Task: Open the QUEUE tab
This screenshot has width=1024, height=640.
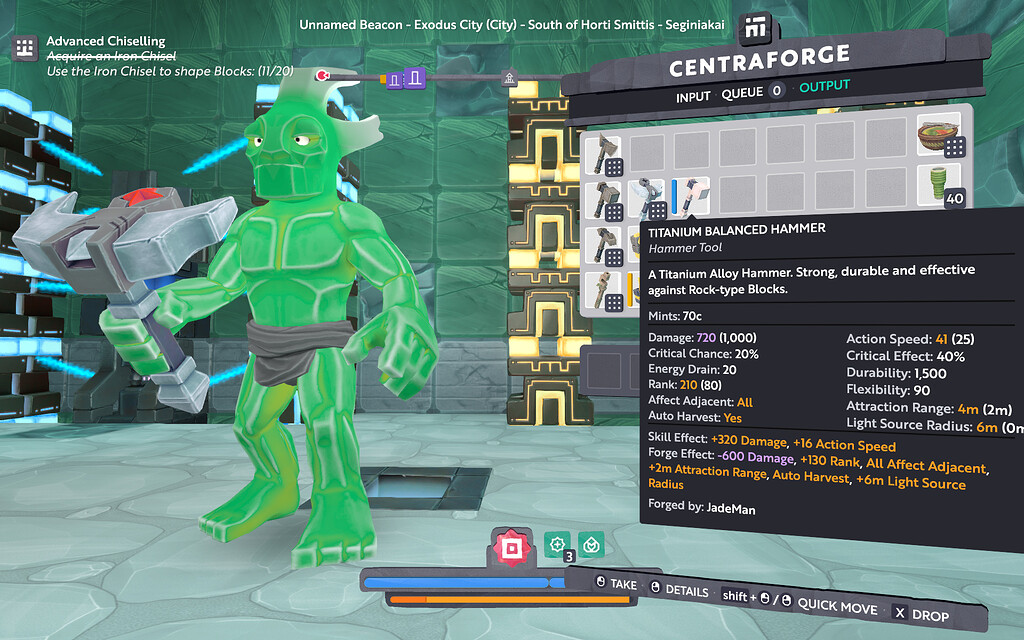Action: tap(741, 93)
